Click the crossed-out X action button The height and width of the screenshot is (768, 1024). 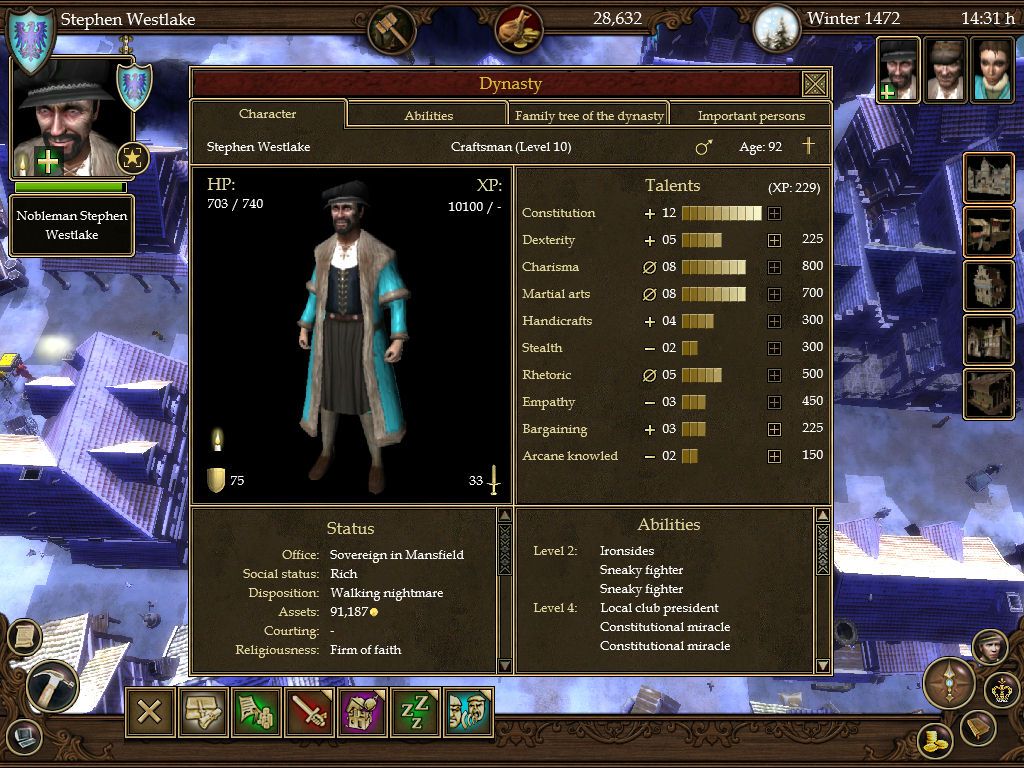click(x=150, y=712)
